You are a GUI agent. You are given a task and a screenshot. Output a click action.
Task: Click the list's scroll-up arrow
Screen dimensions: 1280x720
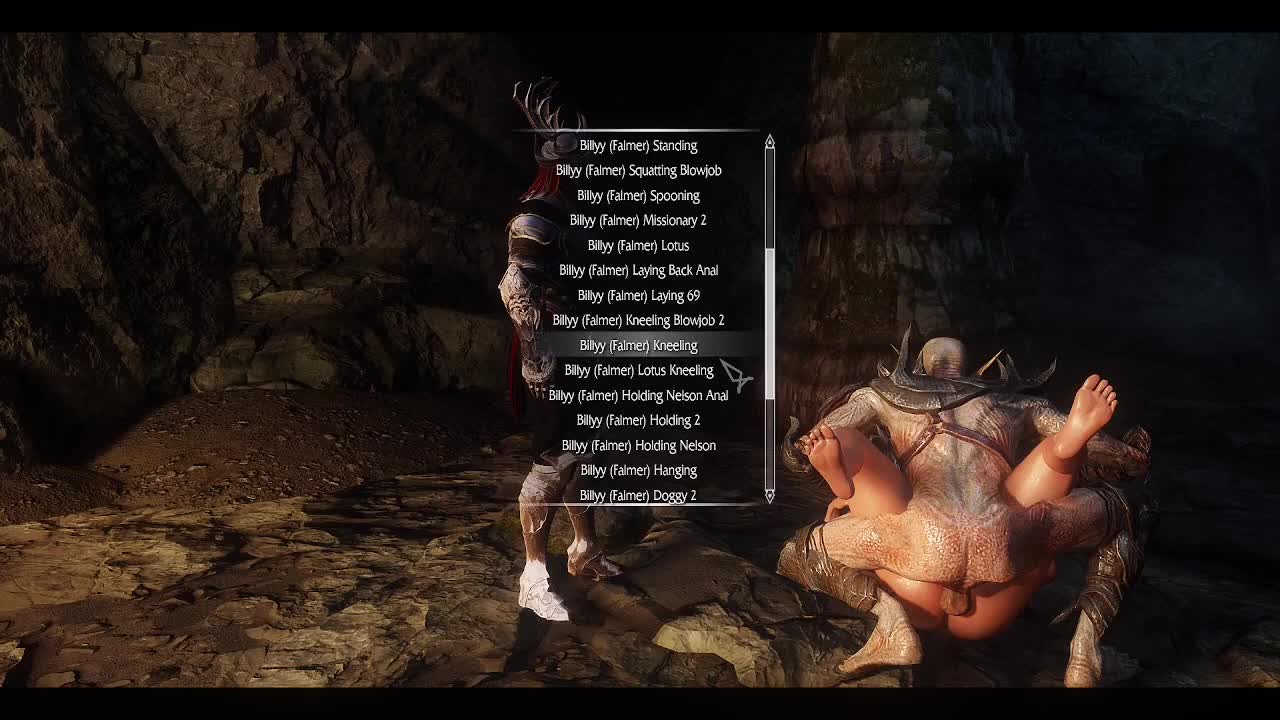tap(770, 142)
